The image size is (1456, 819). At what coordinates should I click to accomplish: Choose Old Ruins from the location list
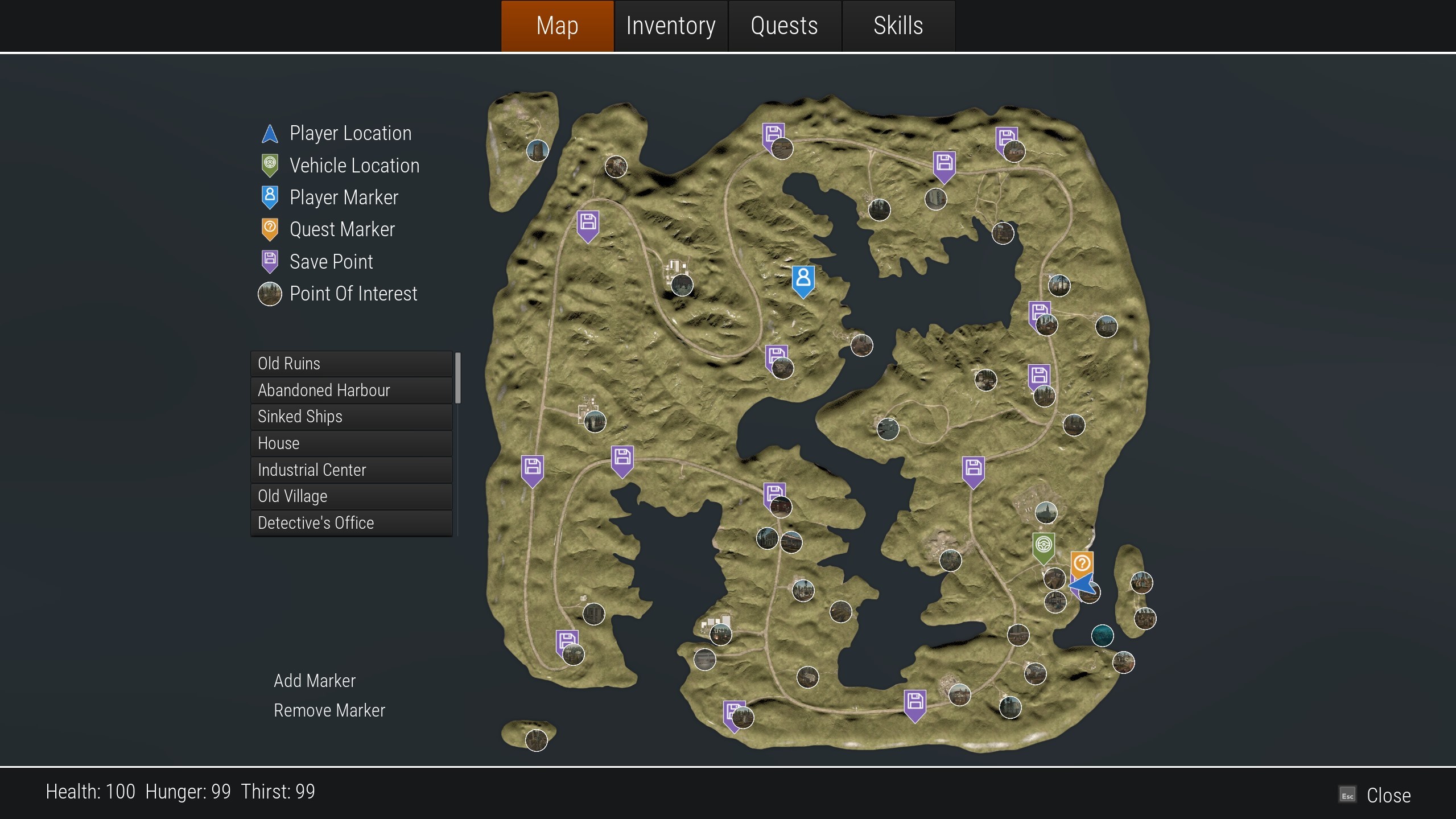[x=351, y=364]
